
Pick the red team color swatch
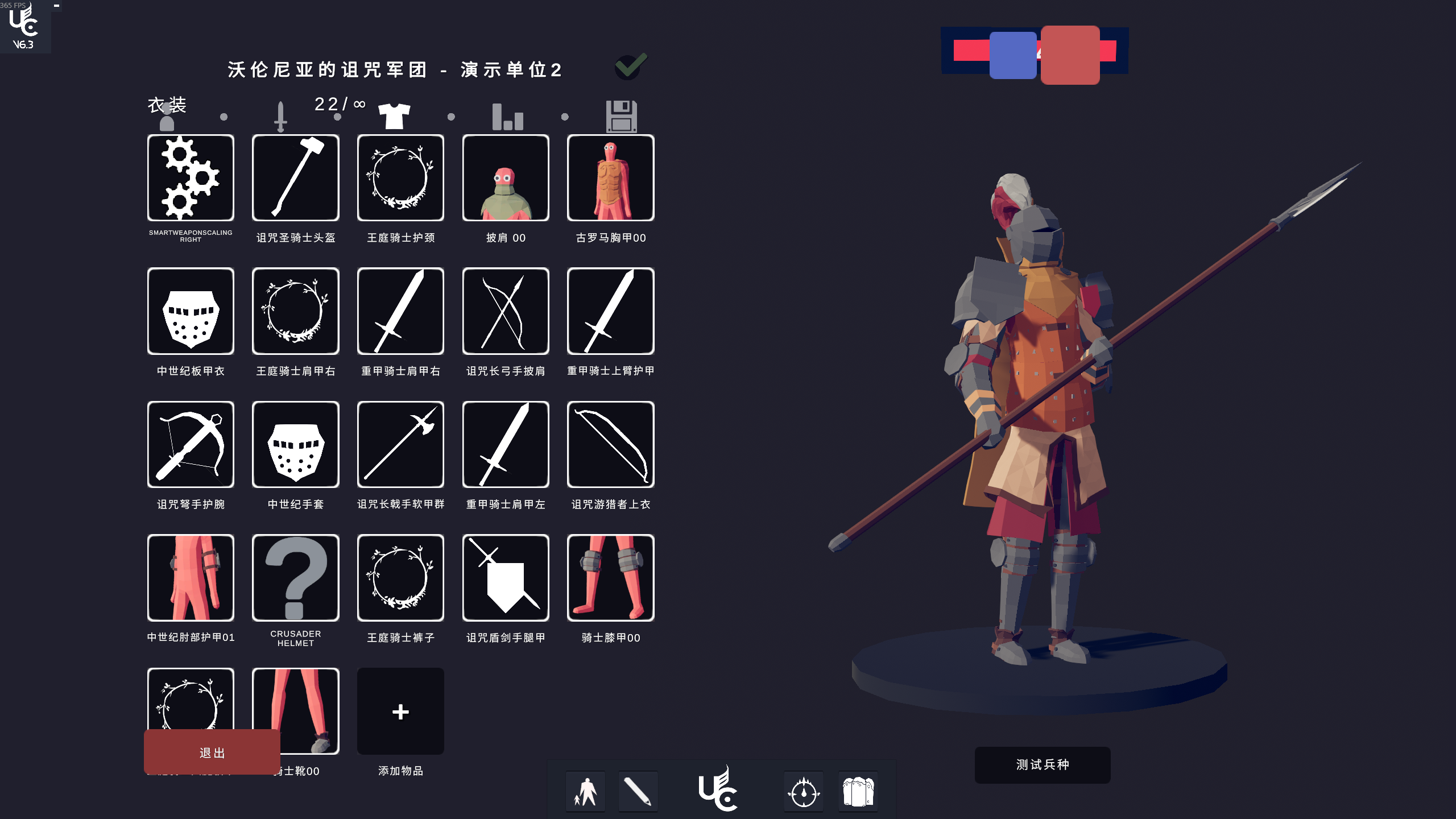point(1070,55)
